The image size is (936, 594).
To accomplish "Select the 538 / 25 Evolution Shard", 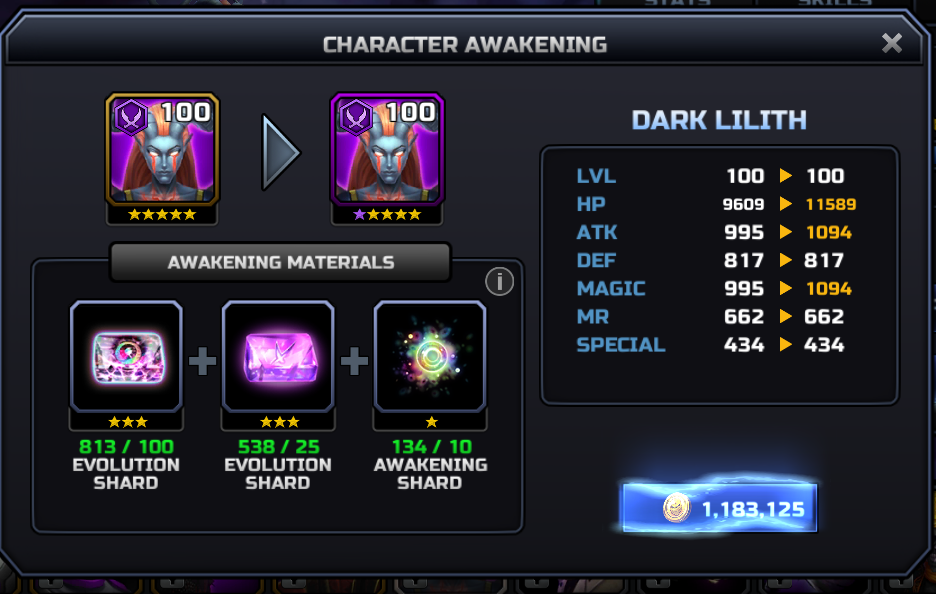I will pyautogui.click(x=278, y=356).
